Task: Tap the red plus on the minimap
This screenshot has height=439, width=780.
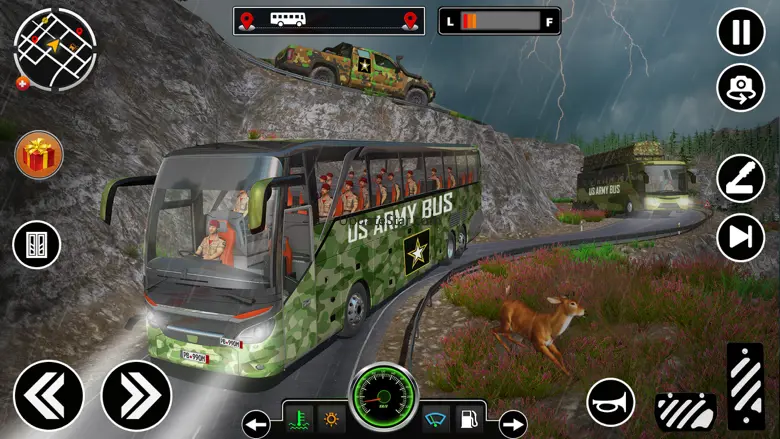Action: click(x=23, y=84)
